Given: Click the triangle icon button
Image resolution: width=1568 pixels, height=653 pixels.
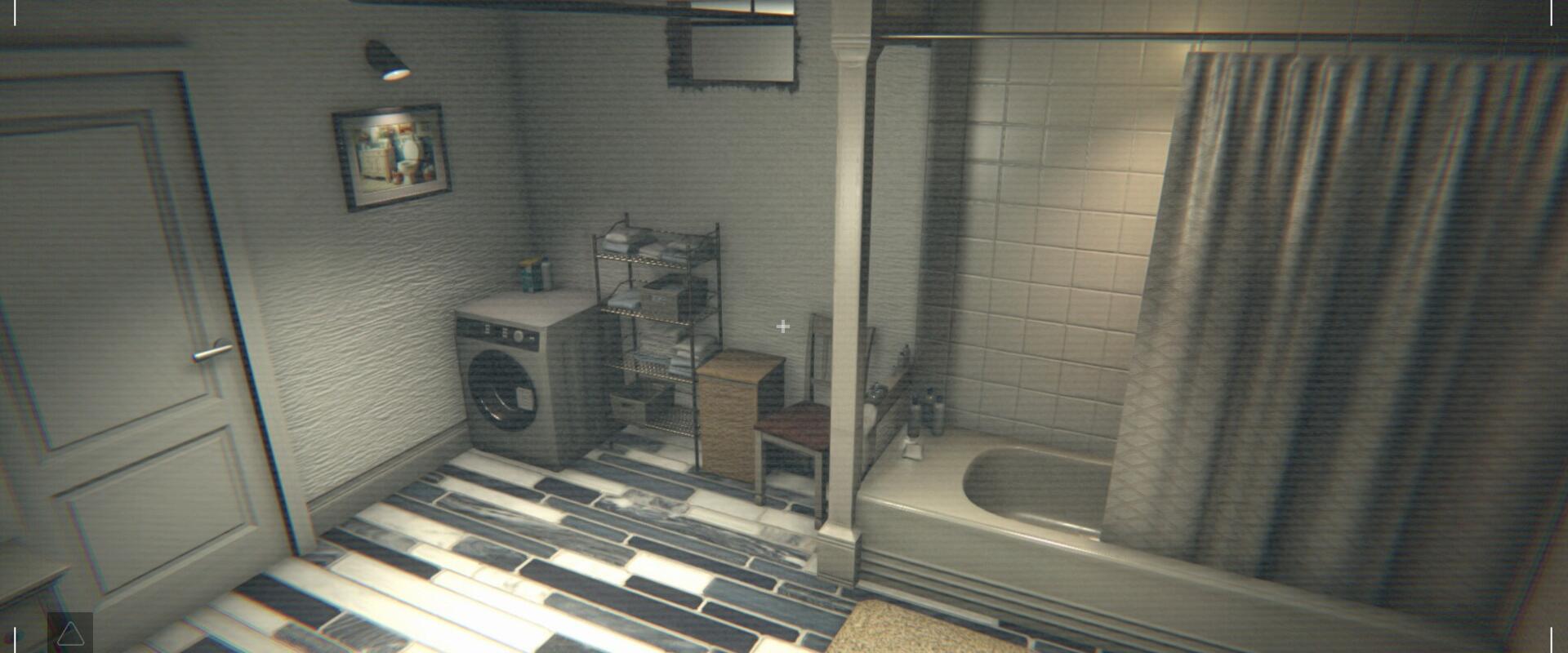Looking at the screenshot, I should (x=70, y=633).
